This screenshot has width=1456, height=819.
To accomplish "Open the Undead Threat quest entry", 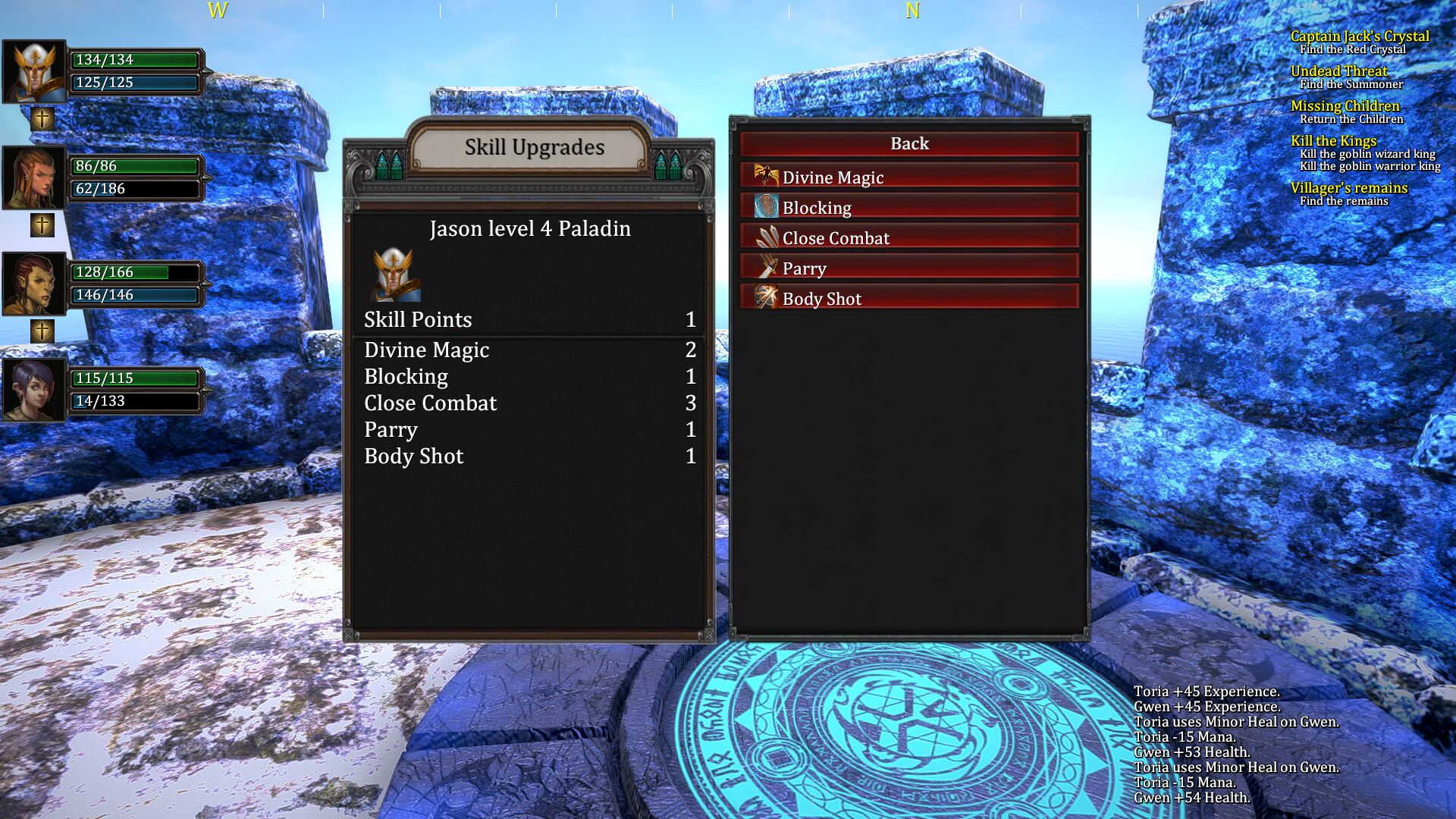I will [1340, 71].
